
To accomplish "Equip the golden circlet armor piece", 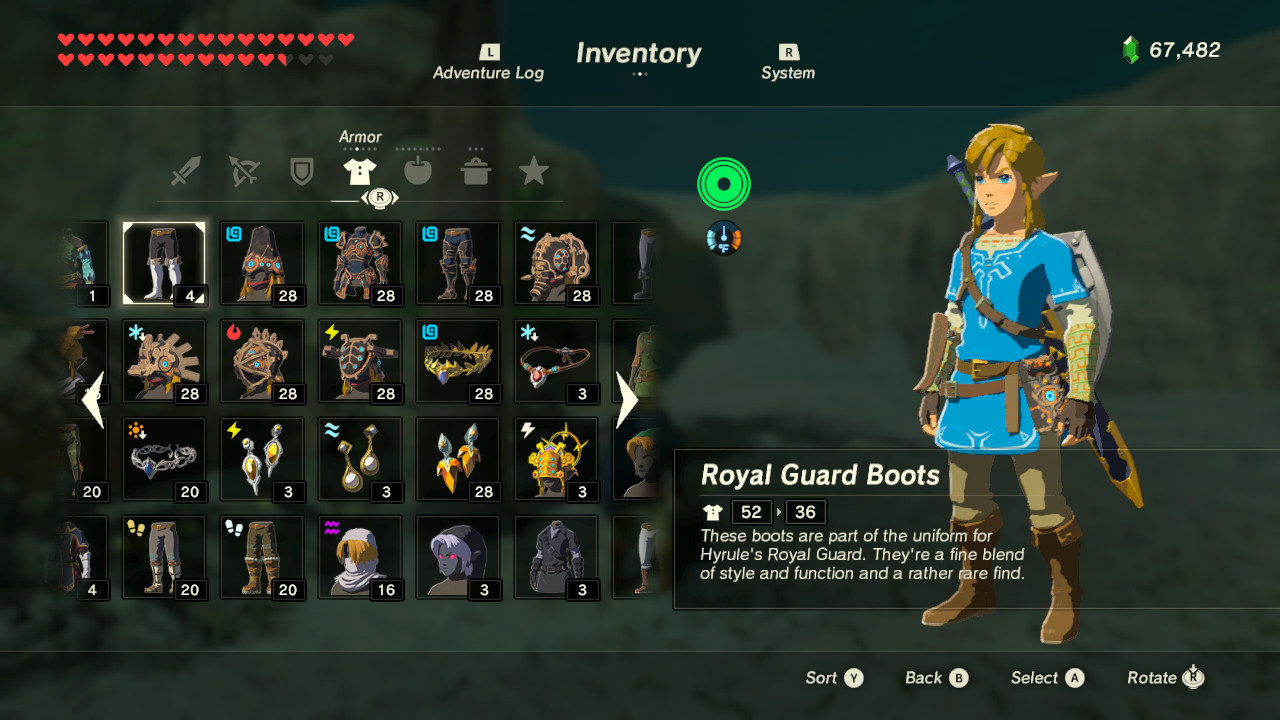I will 458,360.
